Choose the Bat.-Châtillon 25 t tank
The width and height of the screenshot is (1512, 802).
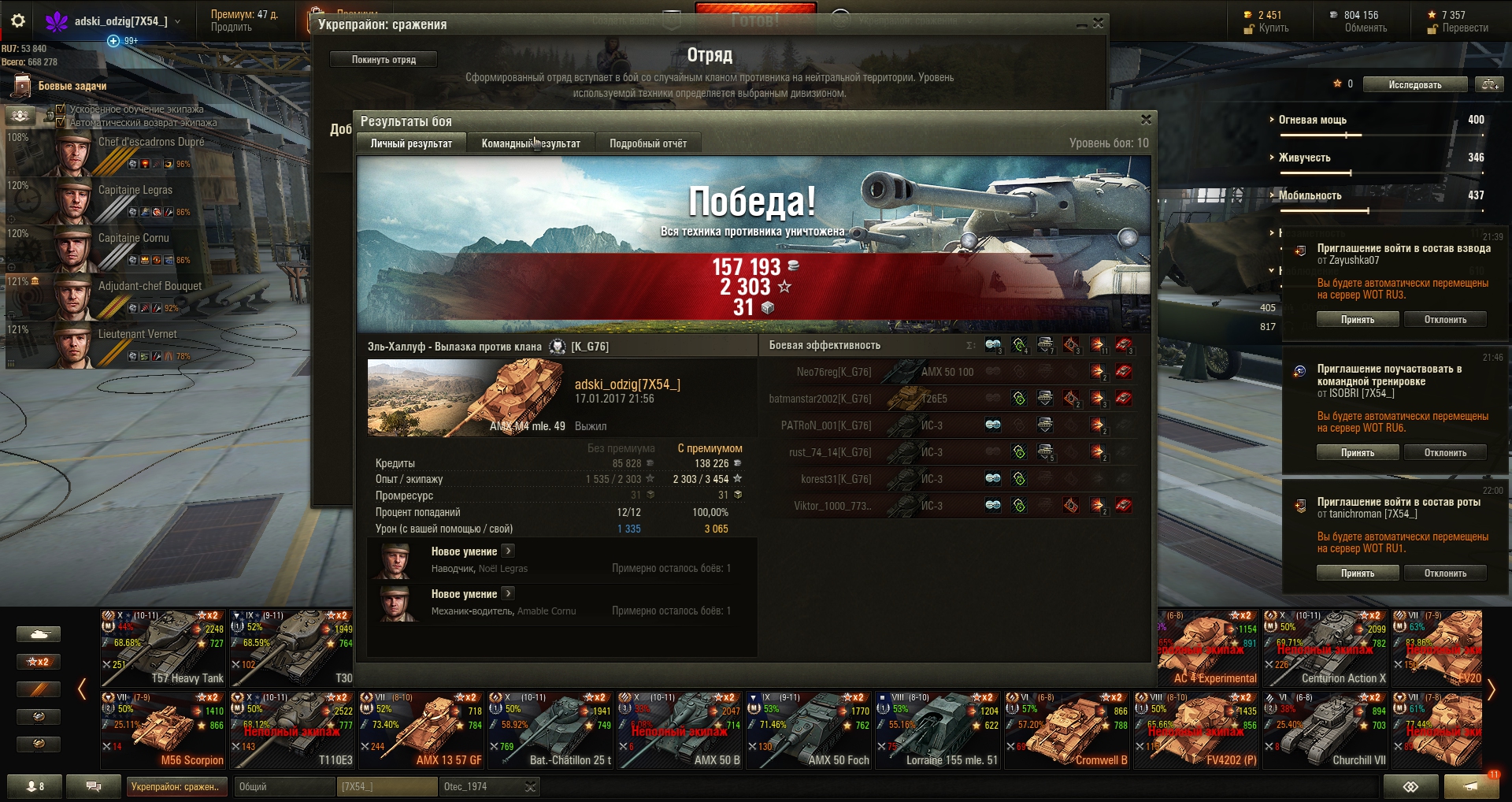(x=550, y=730)
